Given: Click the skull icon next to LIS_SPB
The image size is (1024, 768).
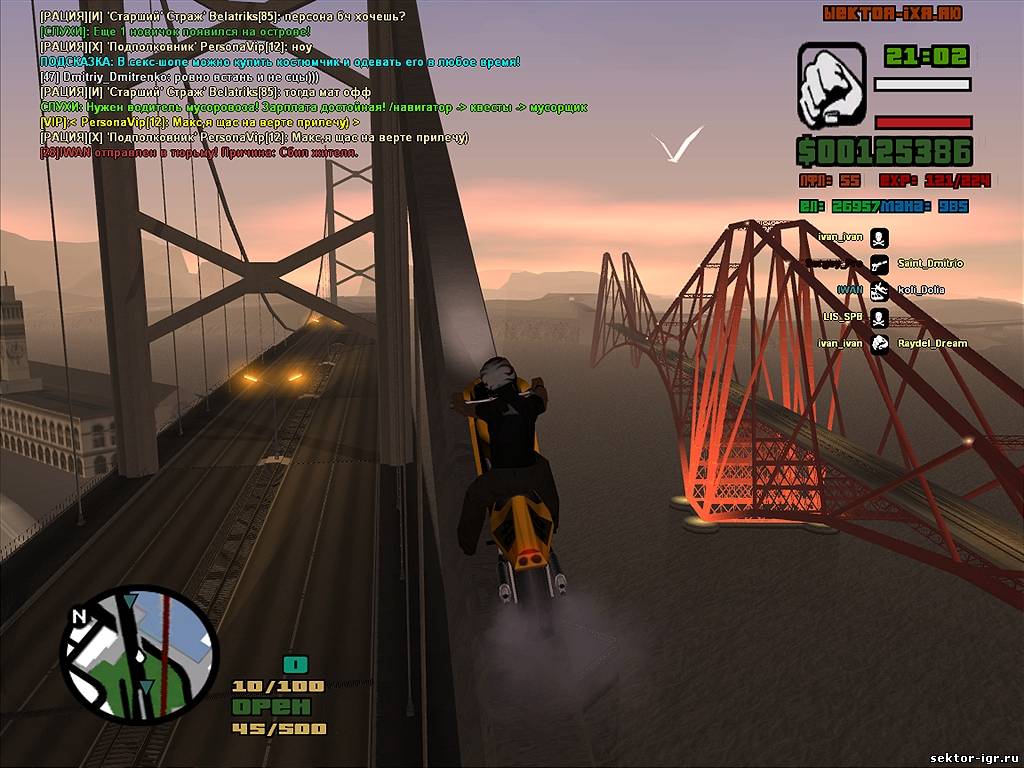Looking at the screenshot, I should (x=879, y=318).
